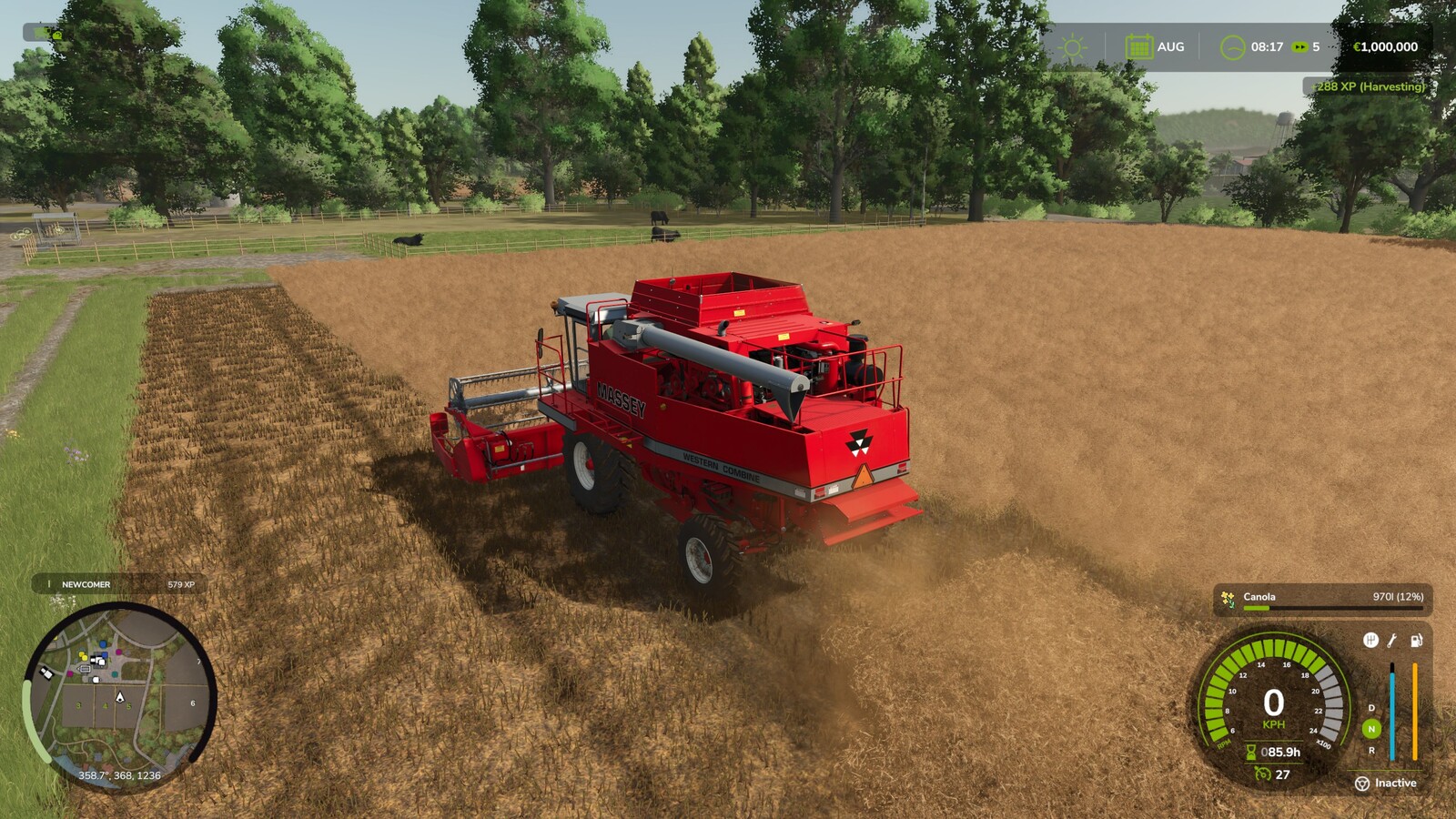1456x819 pixels.
Task: Click the green fast-forward time scale icon
Action: [1299, 47]
